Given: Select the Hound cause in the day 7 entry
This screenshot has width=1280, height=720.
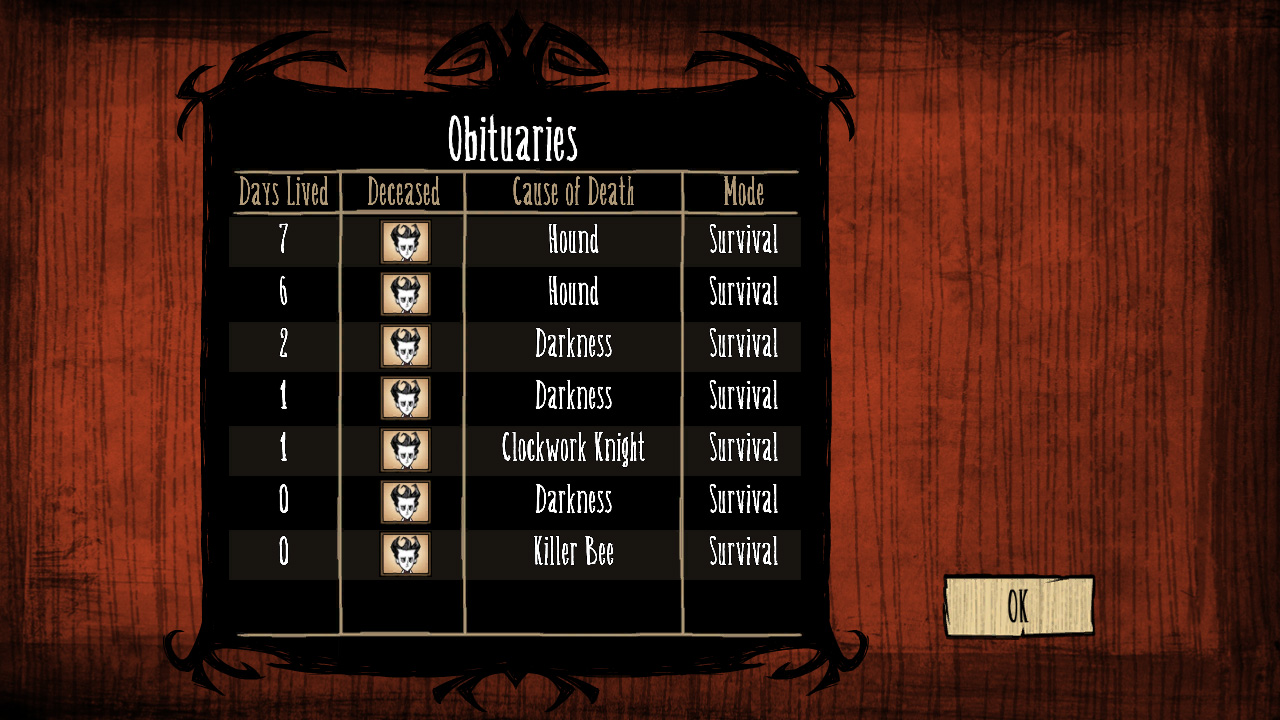Looking at the screenshot, I should (572, 241).
